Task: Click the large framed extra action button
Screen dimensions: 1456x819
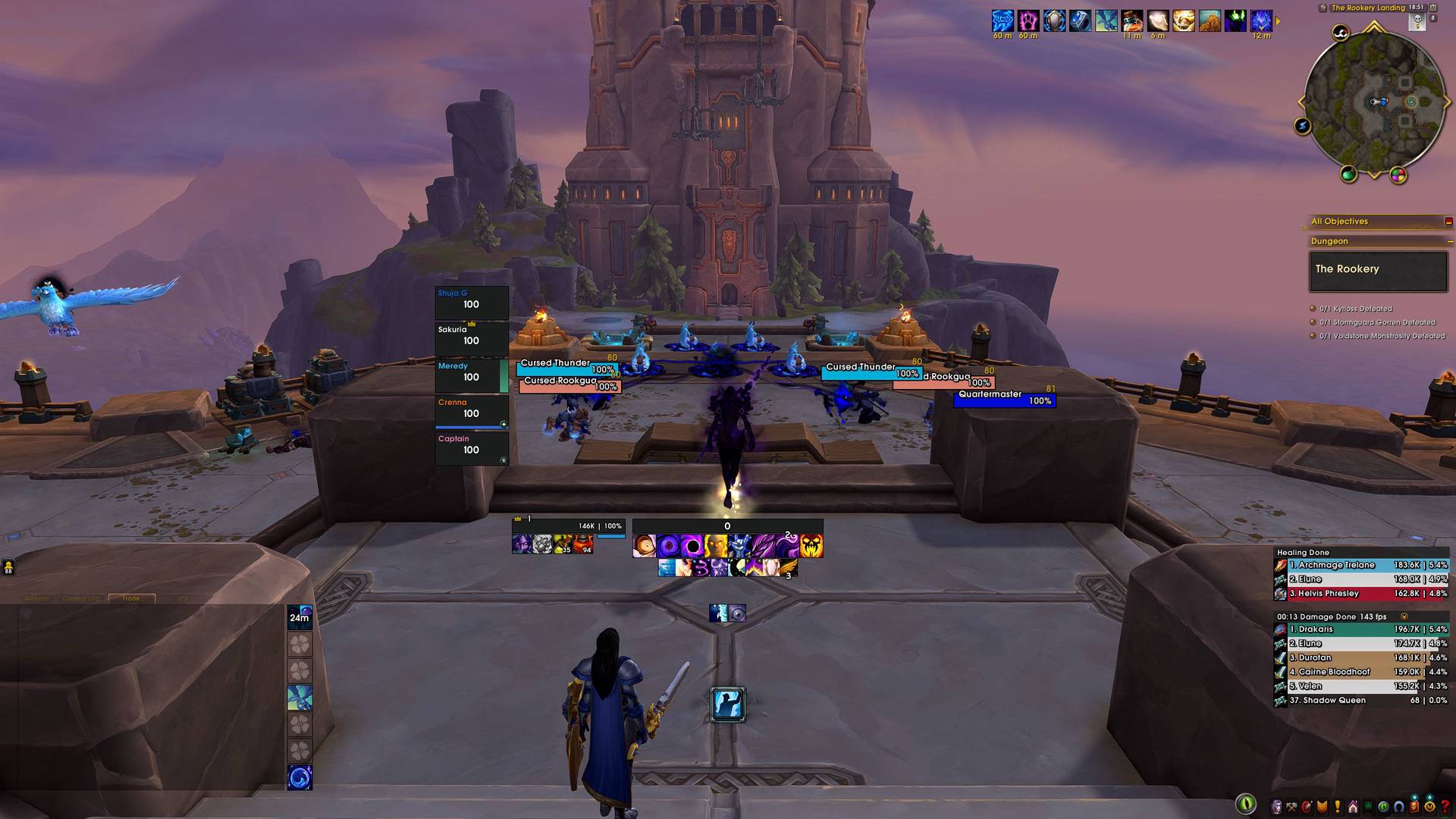Action: pos(727,704)
